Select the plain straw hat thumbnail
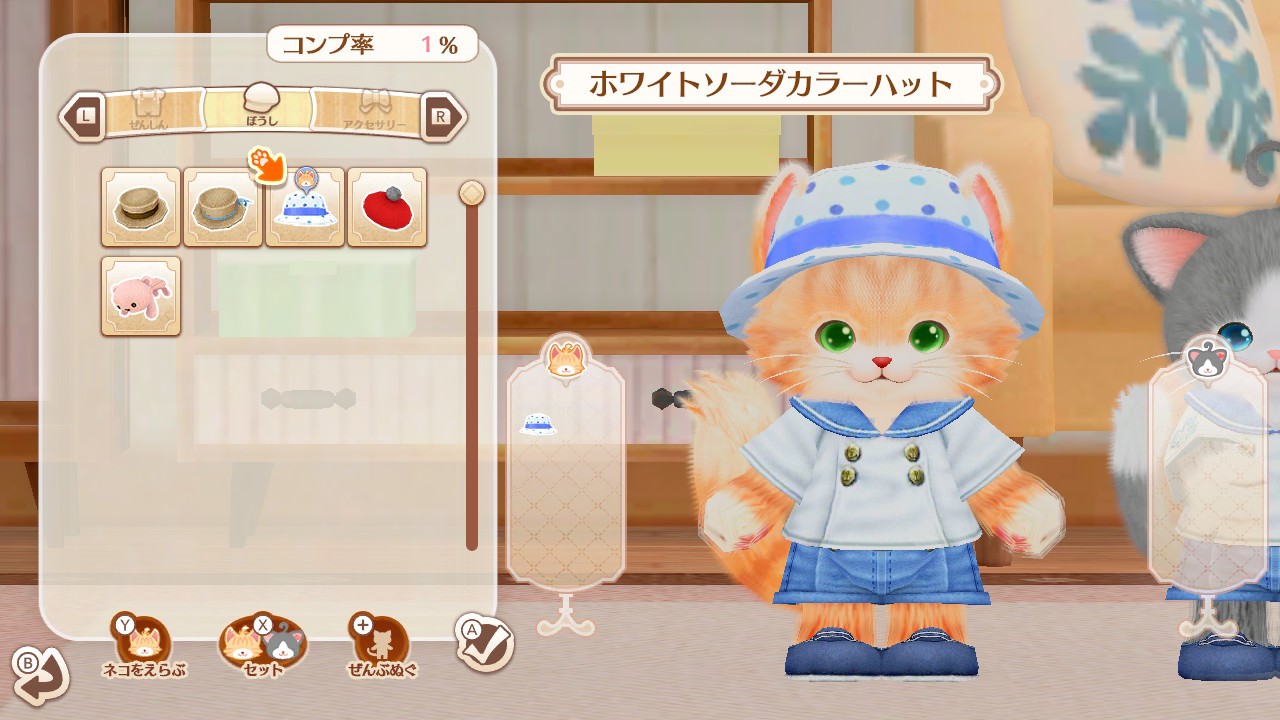The height and width of the screenshot is (720, 1280). point(140,207)
